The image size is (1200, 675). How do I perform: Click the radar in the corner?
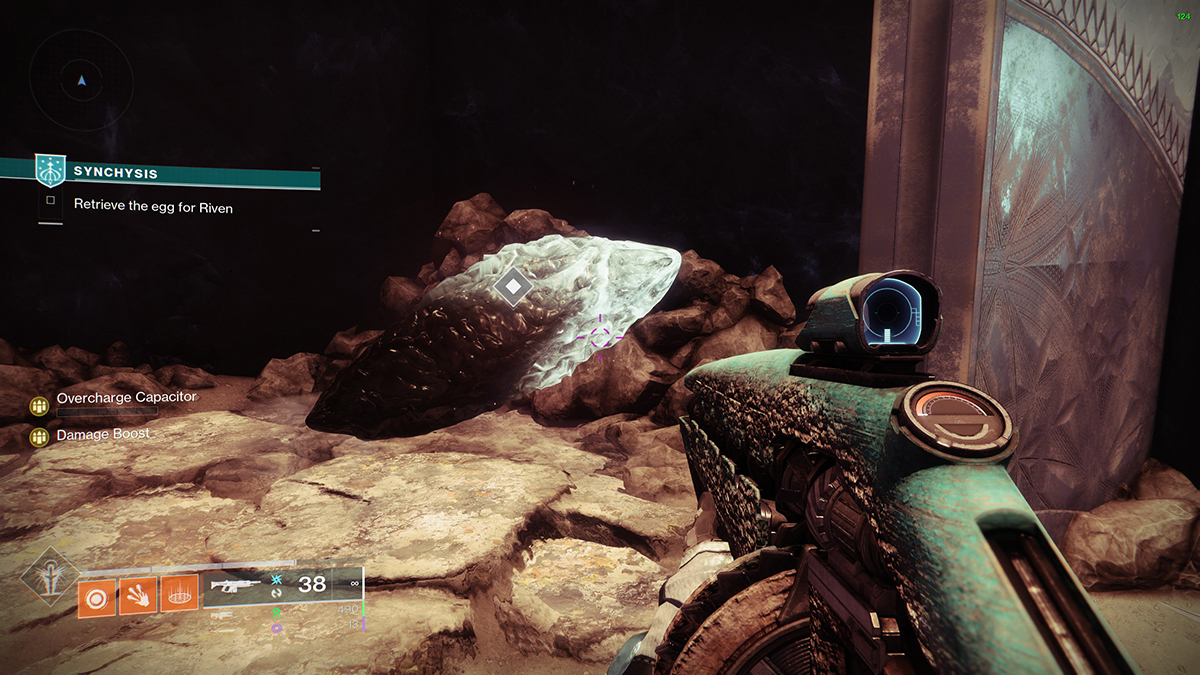(x=82, y=80)
